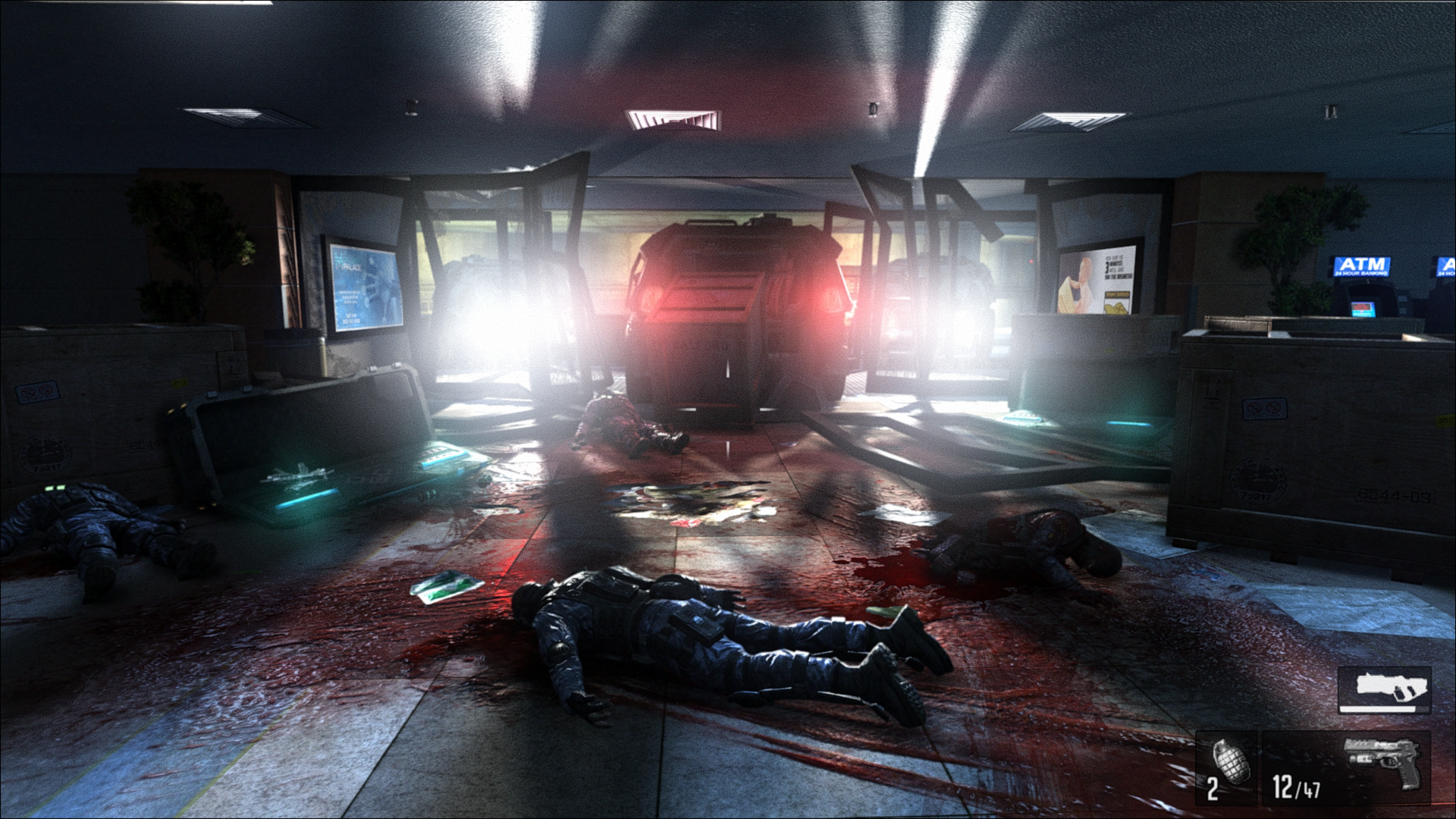
Task: Switch to the white secondary weapon slot
Action: pos(1384,689)
